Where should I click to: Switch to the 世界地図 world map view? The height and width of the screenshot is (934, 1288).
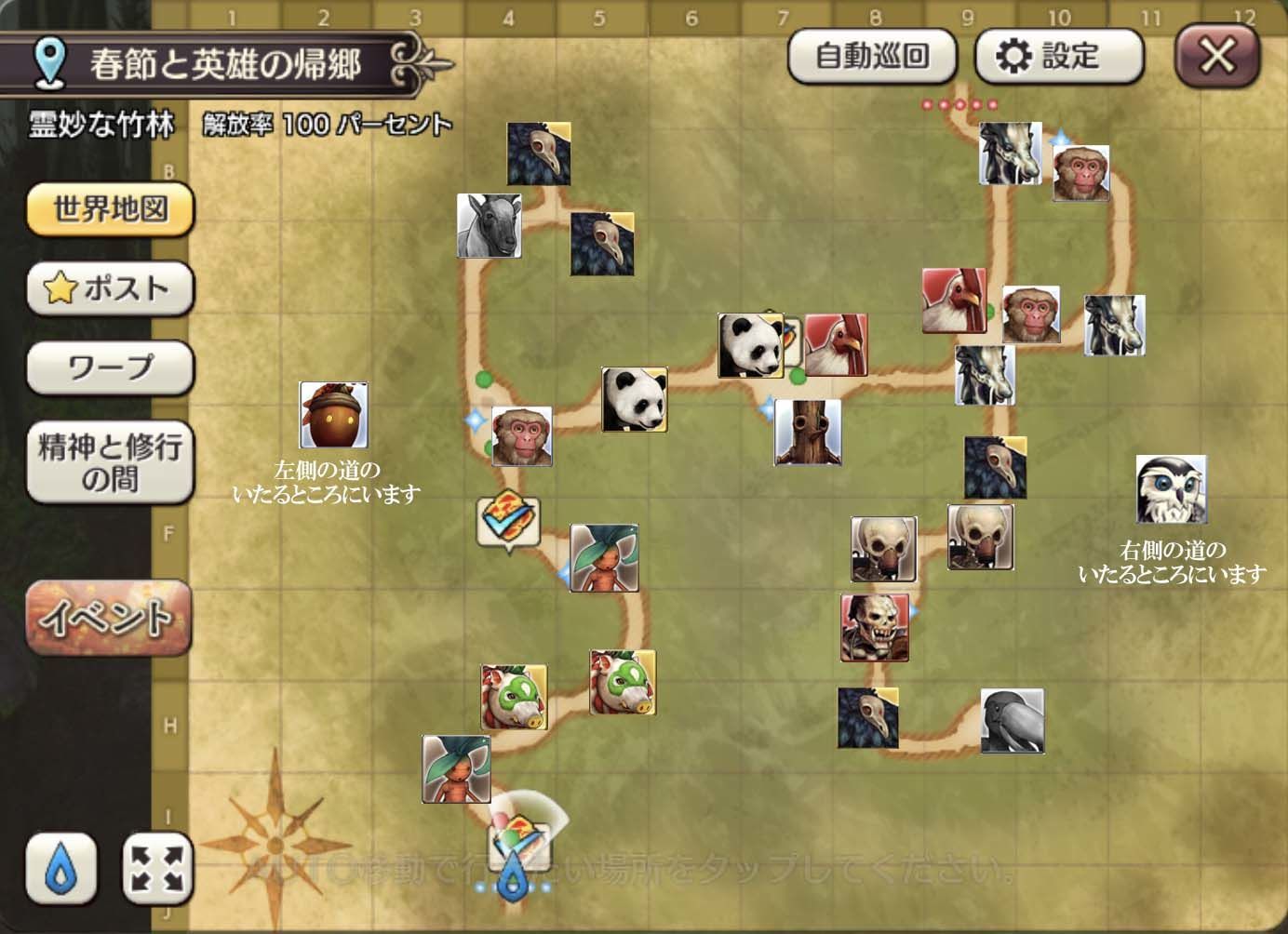110,209
